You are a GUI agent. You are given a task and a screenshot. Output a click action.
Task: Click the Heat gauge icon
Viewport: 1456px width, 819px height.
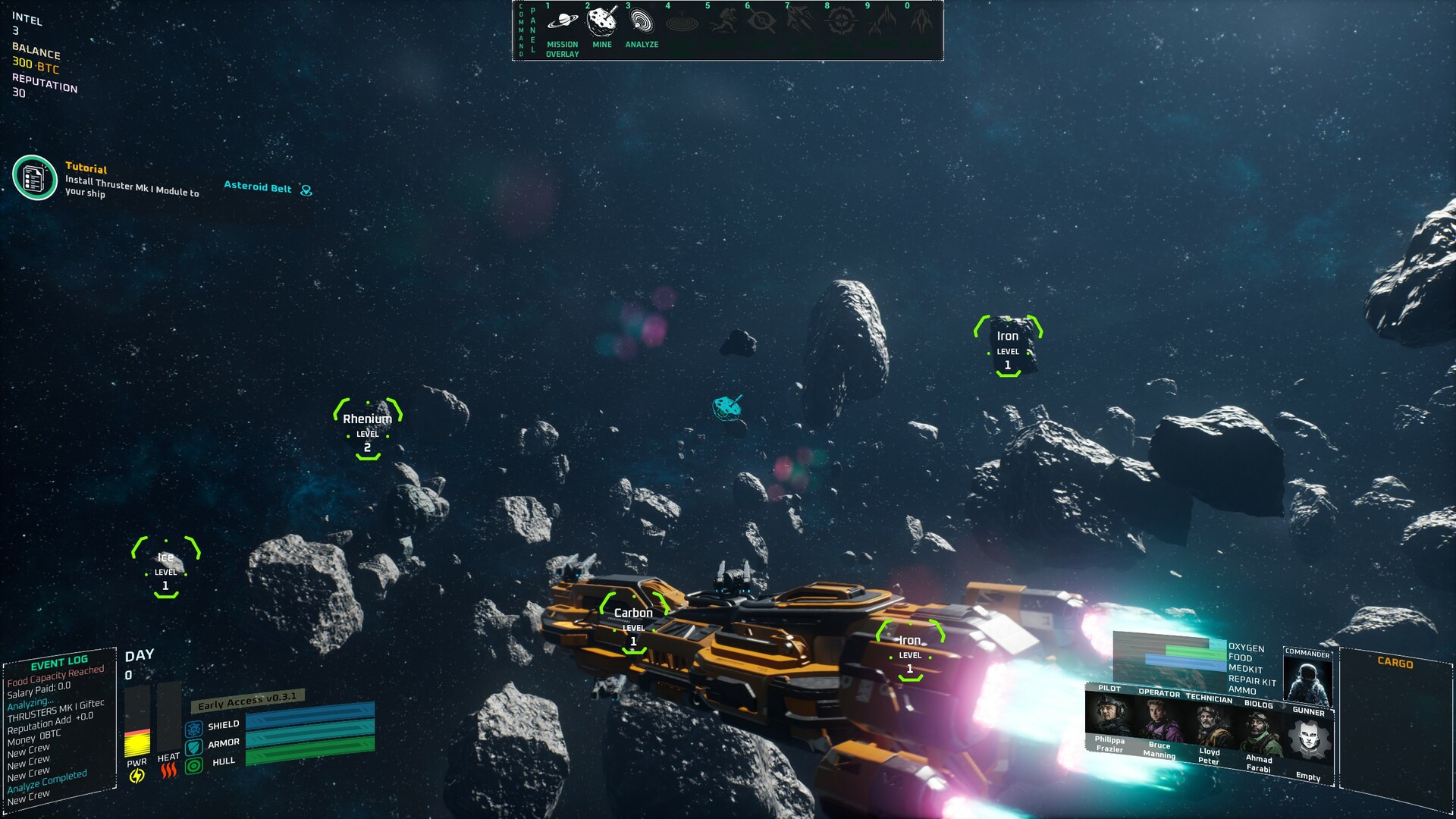point(168,770)
